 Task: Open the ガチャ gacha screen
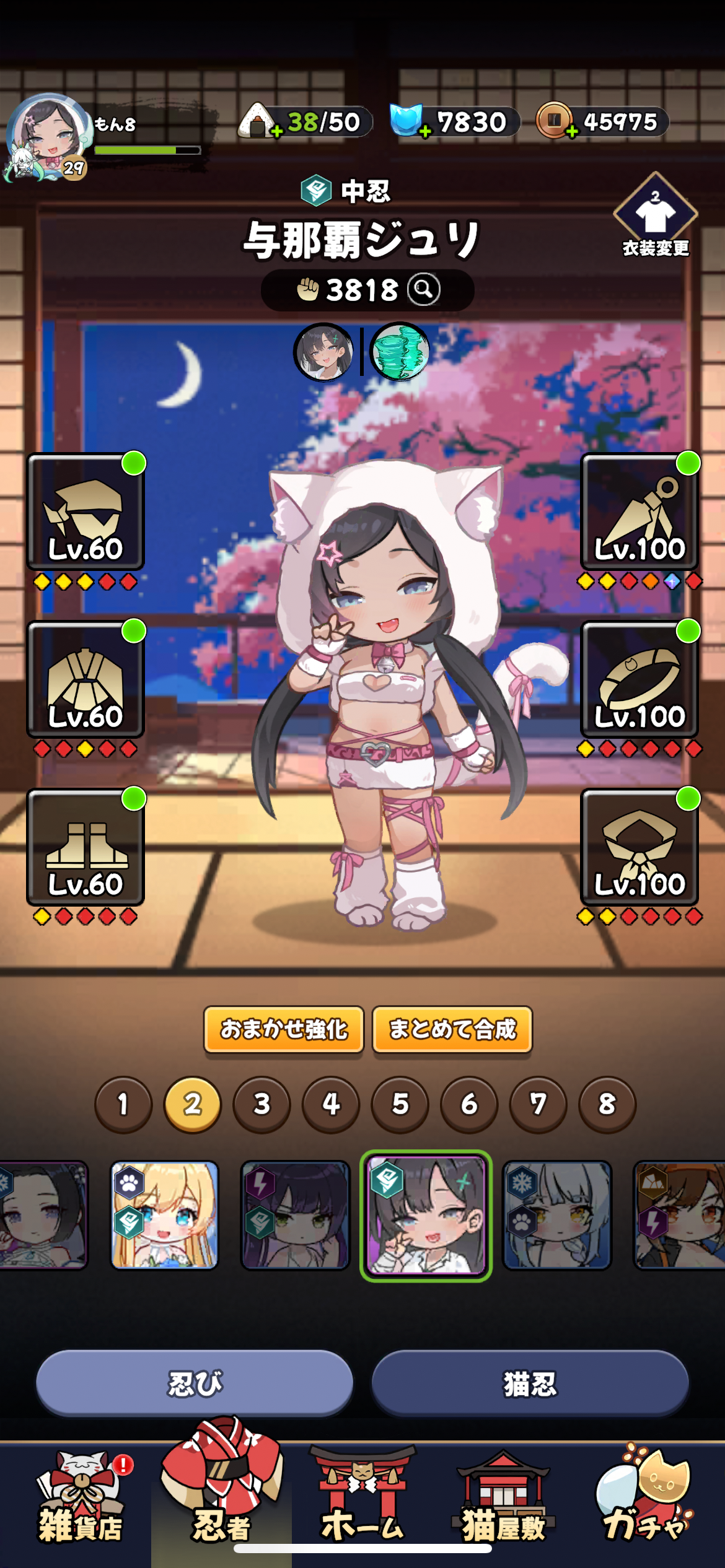coord(644,1499)
